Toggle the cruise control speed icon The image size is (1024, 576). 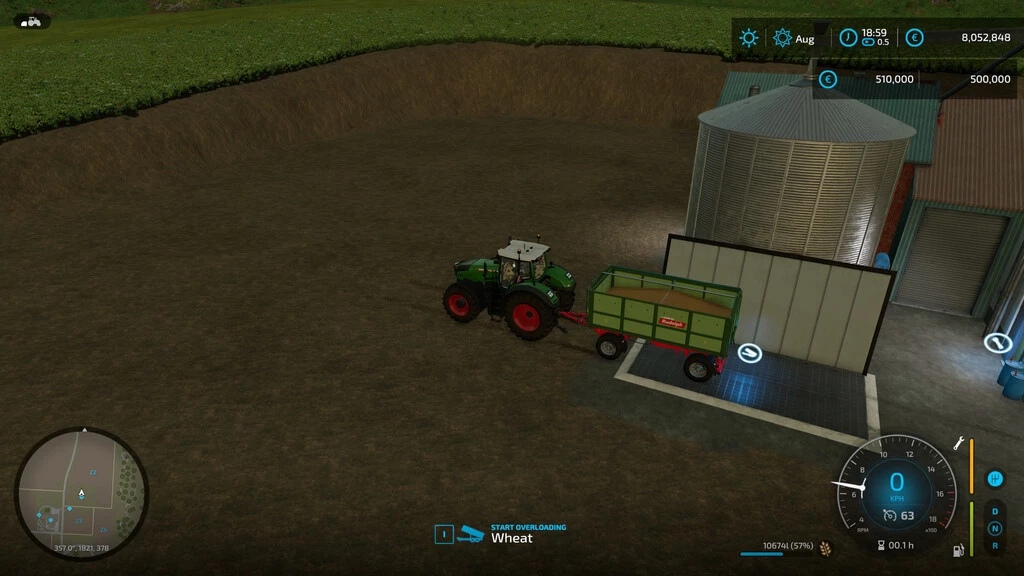[x=889, y=516]
